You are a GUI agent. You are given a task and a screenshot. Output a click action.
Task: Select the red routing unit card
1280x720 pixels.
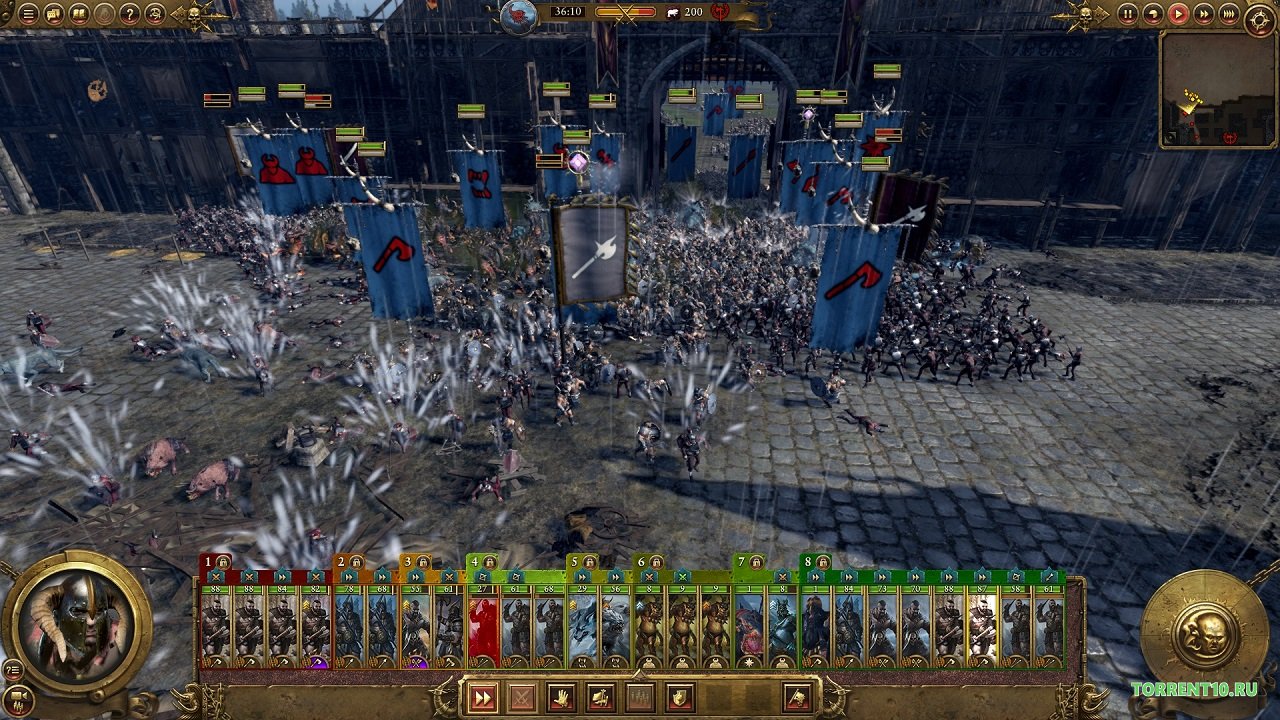(x=483, y=628)
